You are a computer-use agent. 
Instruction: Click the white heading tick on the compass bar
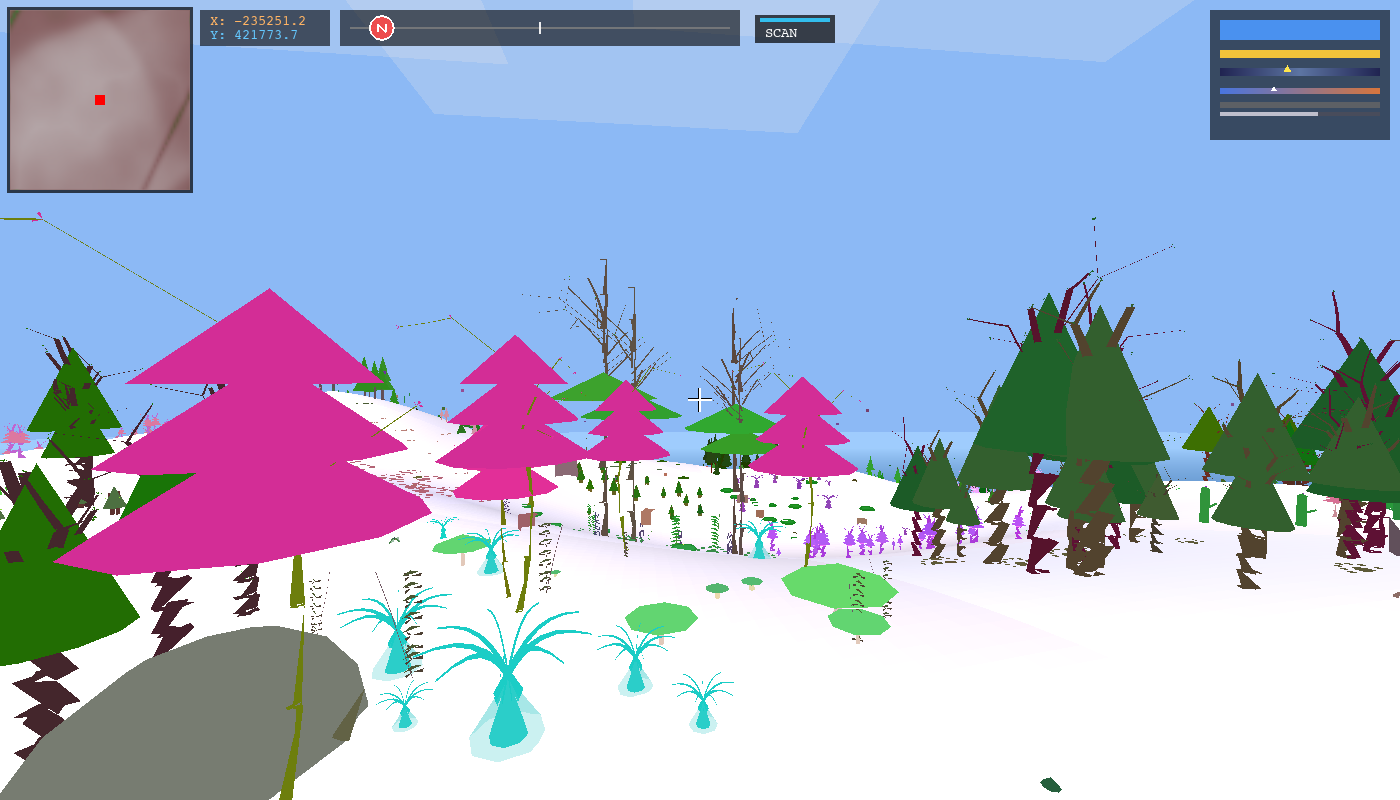(539, 28)
